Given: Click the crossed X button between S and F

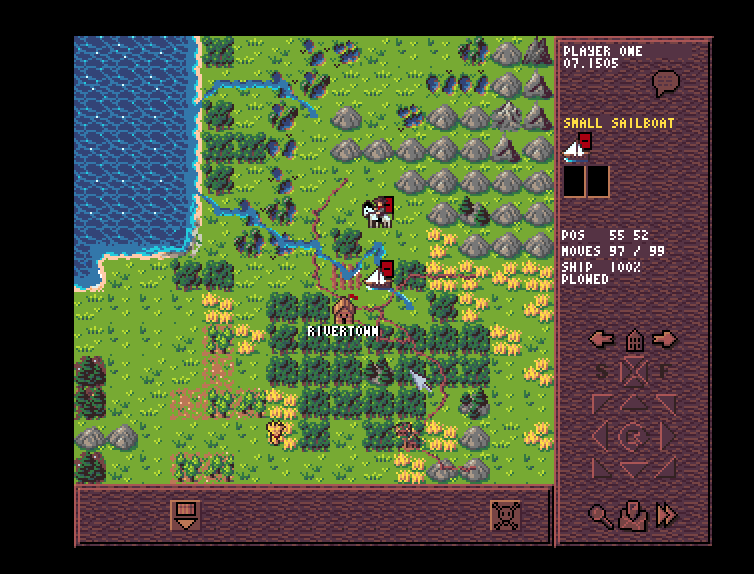Looking at the screenshot, I should 633,372.
